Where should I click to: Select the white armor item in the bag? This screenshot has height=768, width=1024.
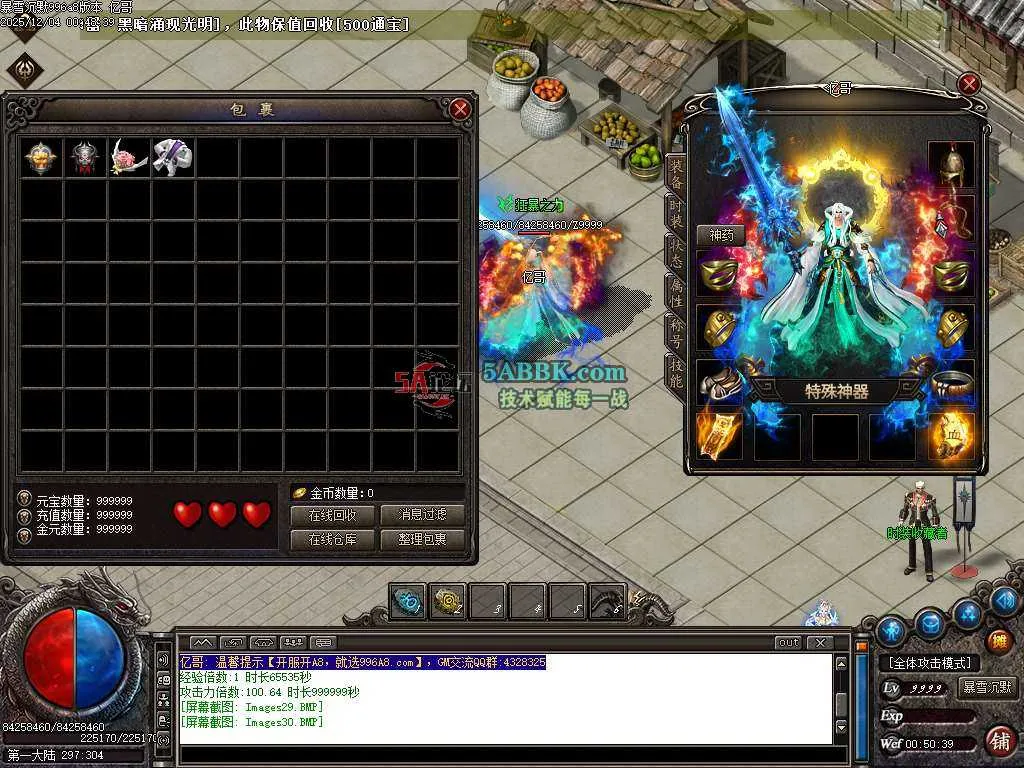172,157
